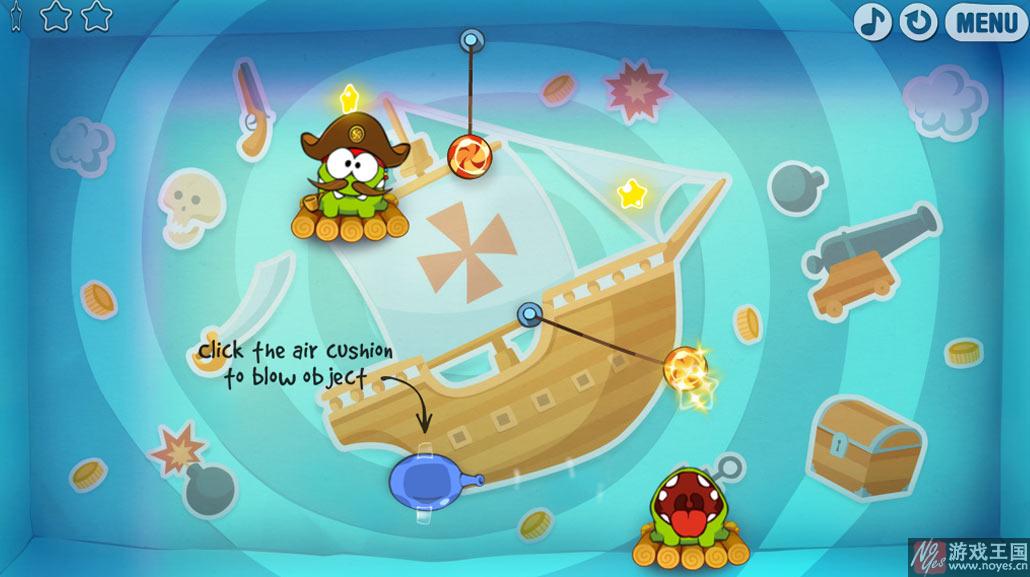
Task: Toggle the music note sound button
Action: tap(872, 21)
